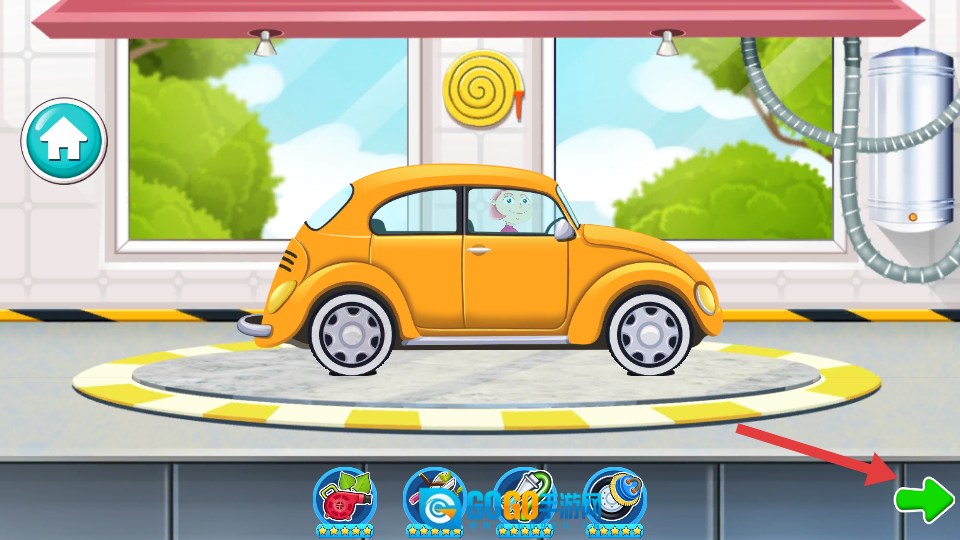Go to the next step with green arrow
960x540 pixels.
click(924, 498)
